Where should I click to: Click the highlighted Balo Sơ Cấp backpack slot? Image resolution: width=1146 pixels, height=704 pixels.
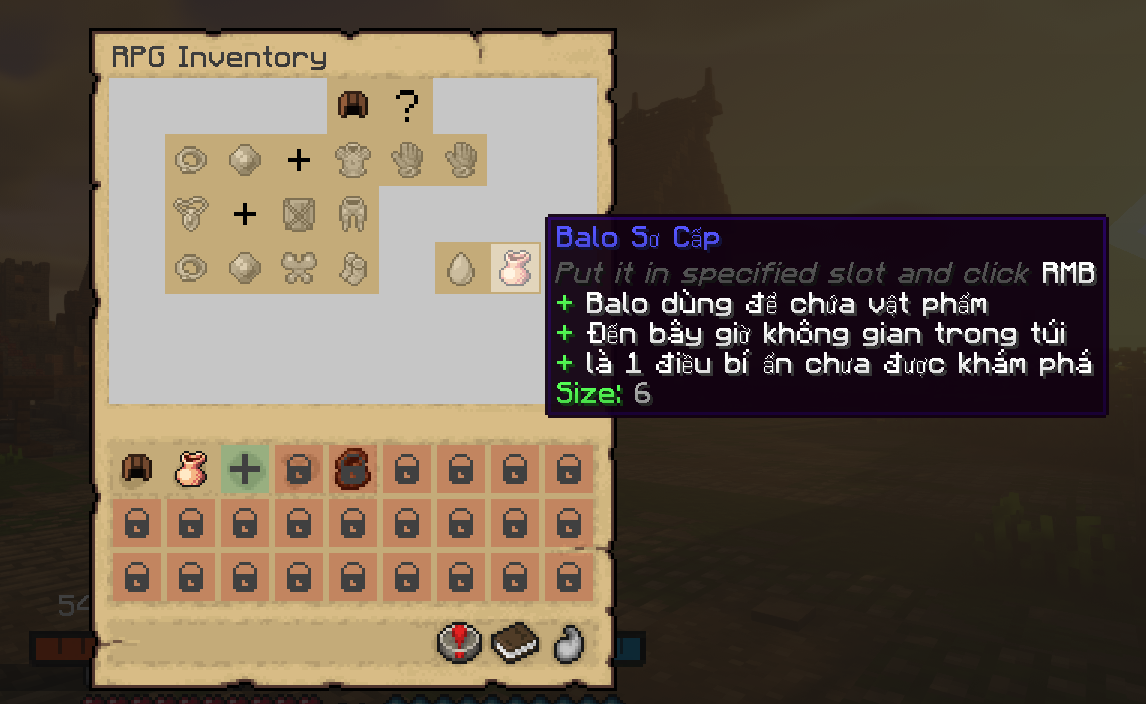(x=515, y=268)
